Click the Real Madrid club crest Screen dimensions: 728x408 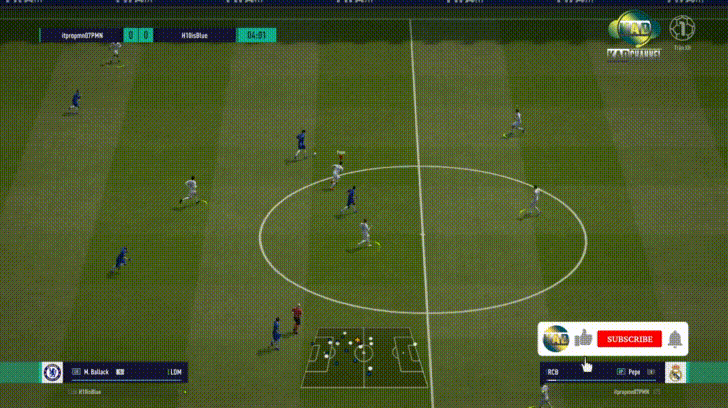676,373
